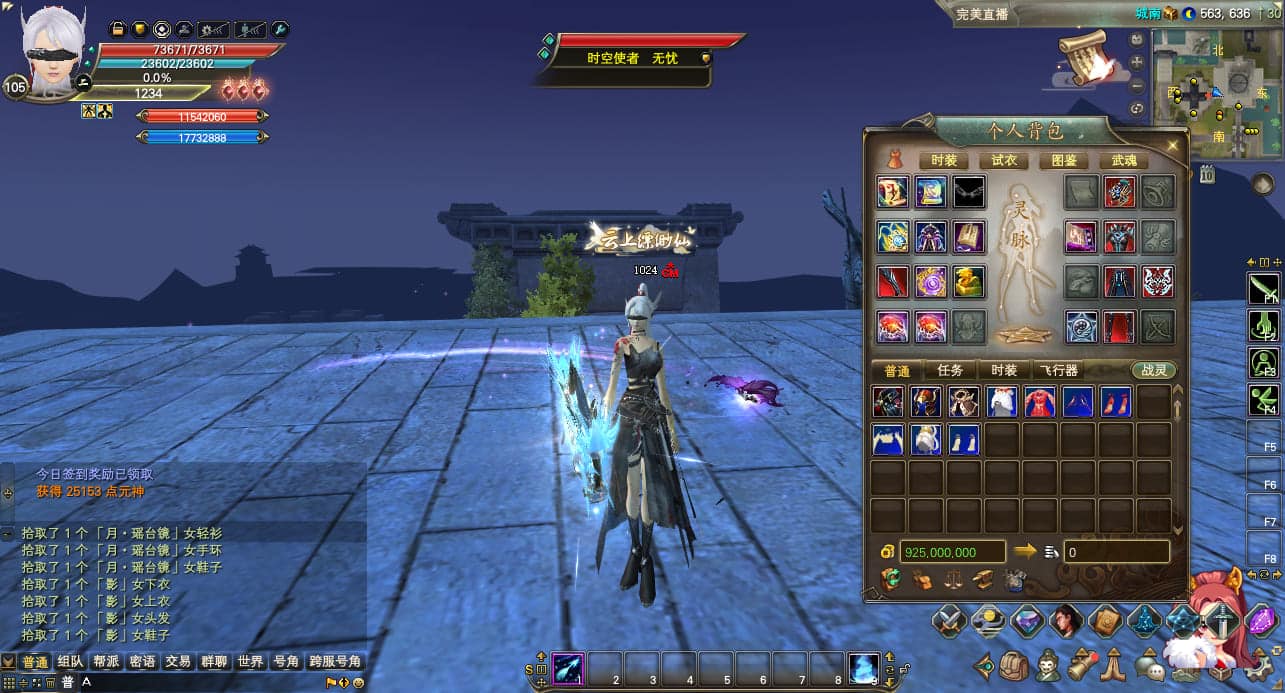Screen dimensions: 1285x693
Task: Click the 完美直播 livestream button
Action: 981,14
